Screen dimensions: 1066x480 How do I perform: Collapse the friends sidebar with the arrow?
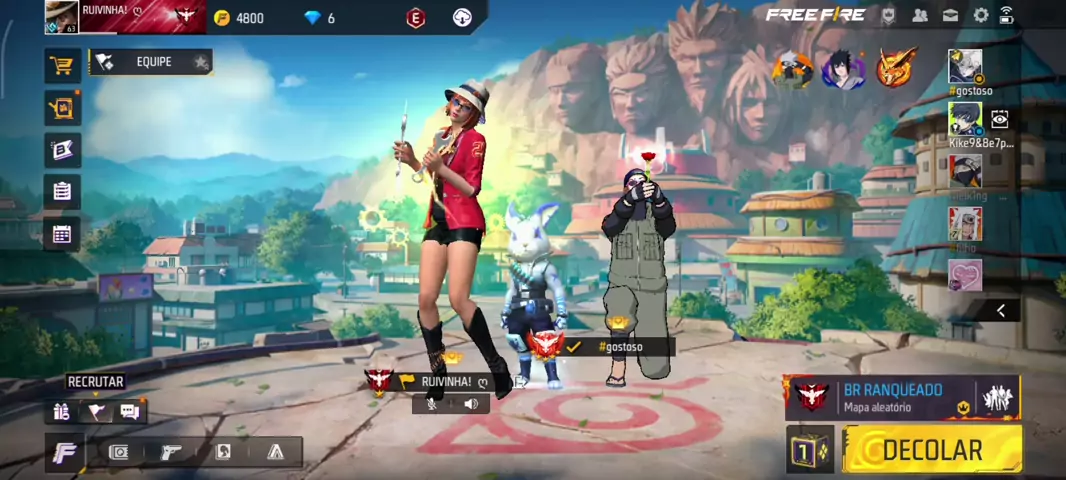click(x=1000, y=311)
